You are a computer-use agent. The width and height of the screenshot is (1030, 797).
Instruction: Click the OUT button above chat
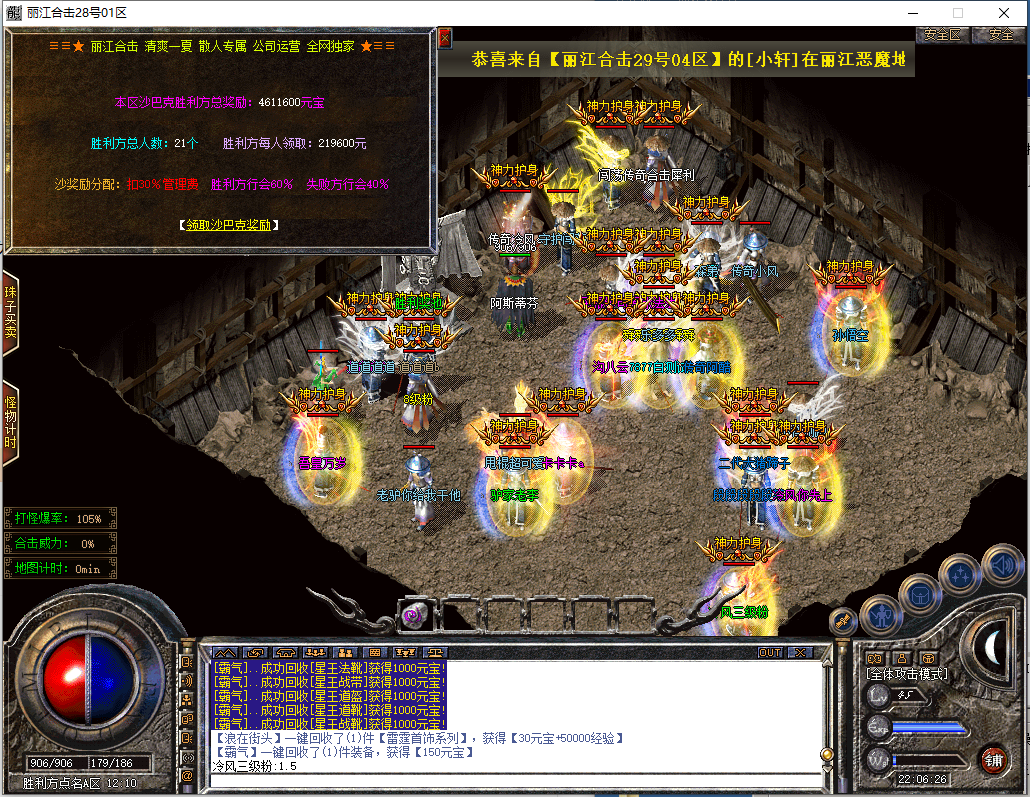tap(769, 652)
